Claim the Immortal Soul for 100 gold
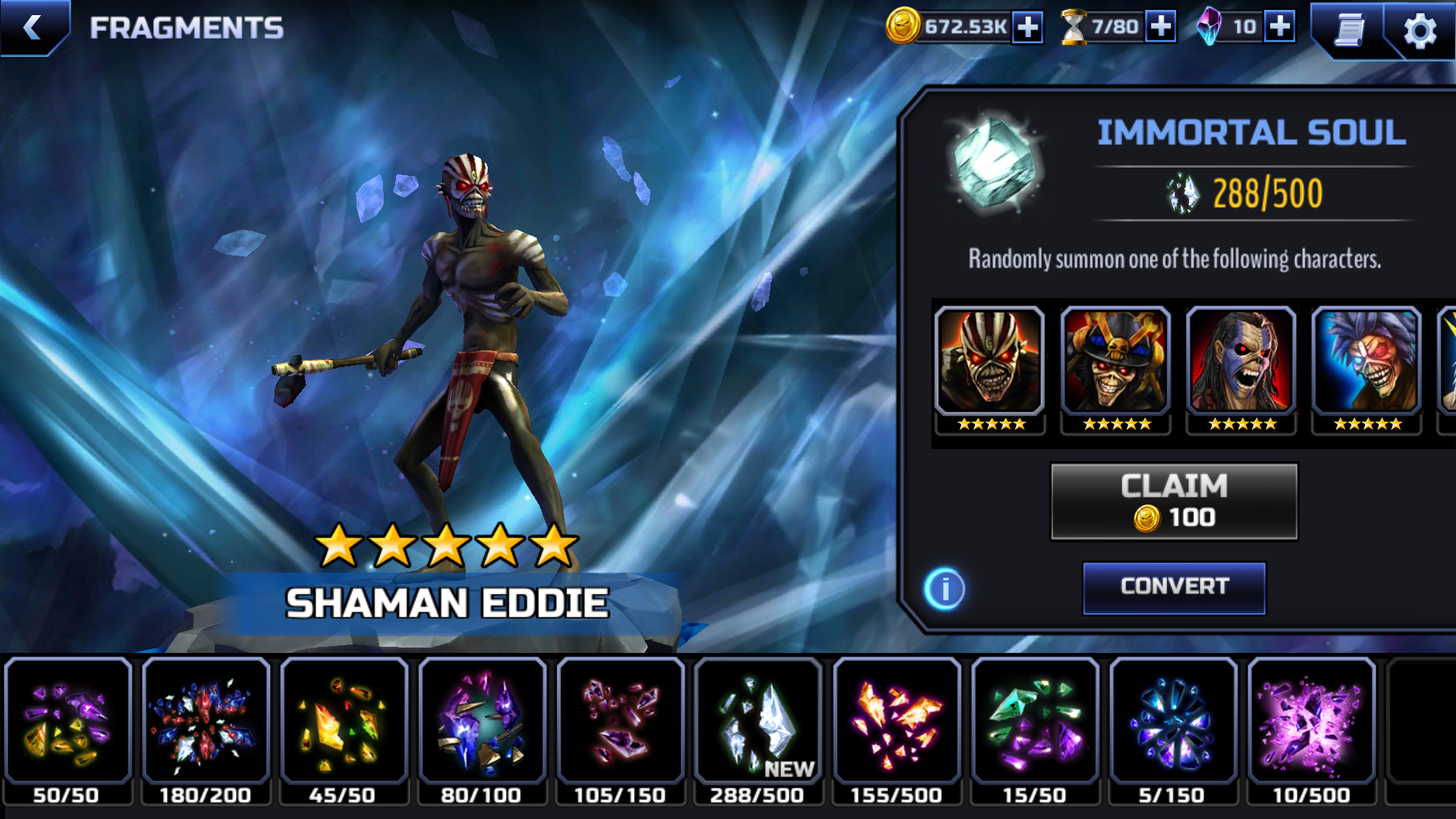1456x819 pixels. (x=1174, y=502)
